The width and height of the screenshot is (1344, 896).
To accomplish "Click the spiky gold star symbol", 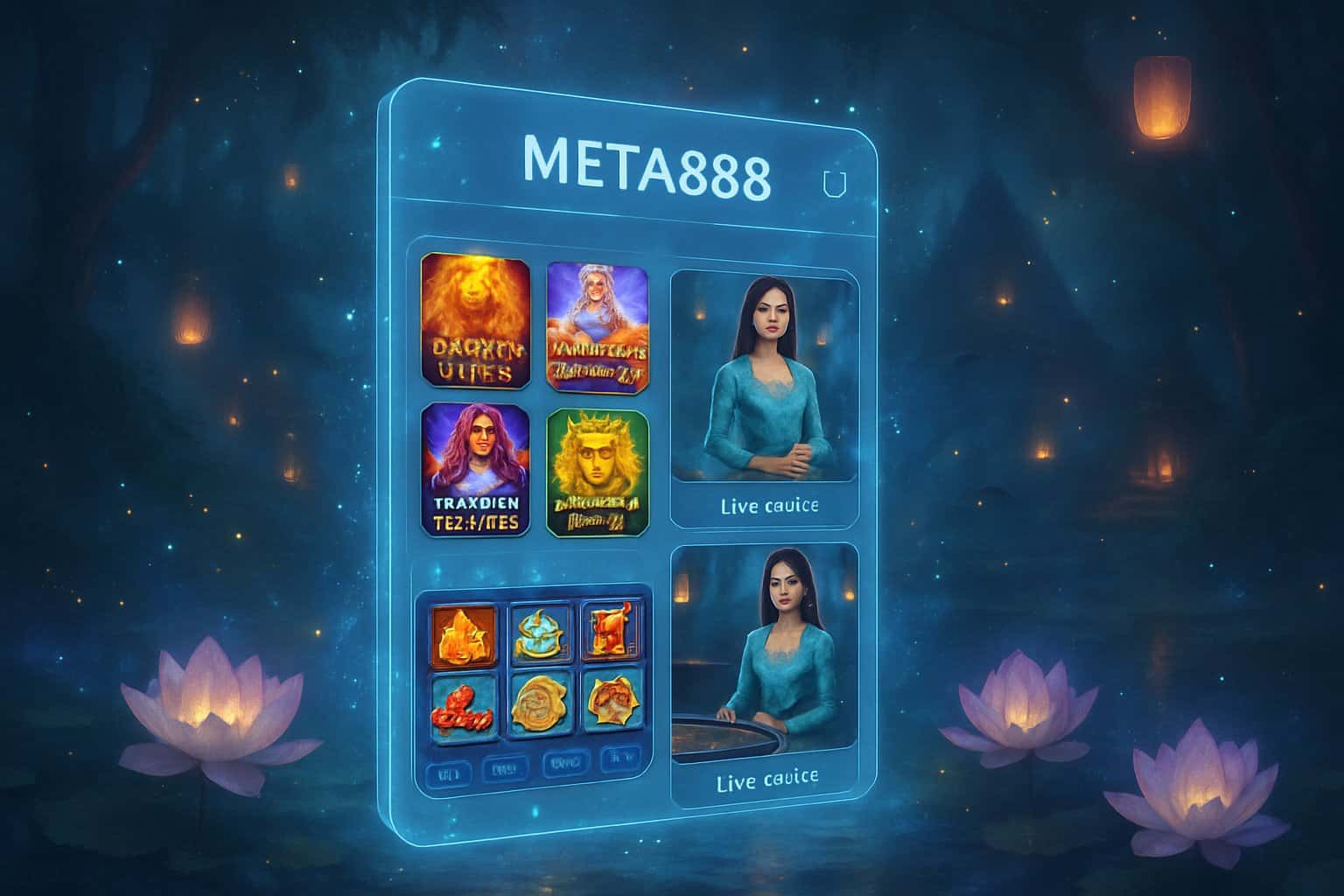I will 611,701.
